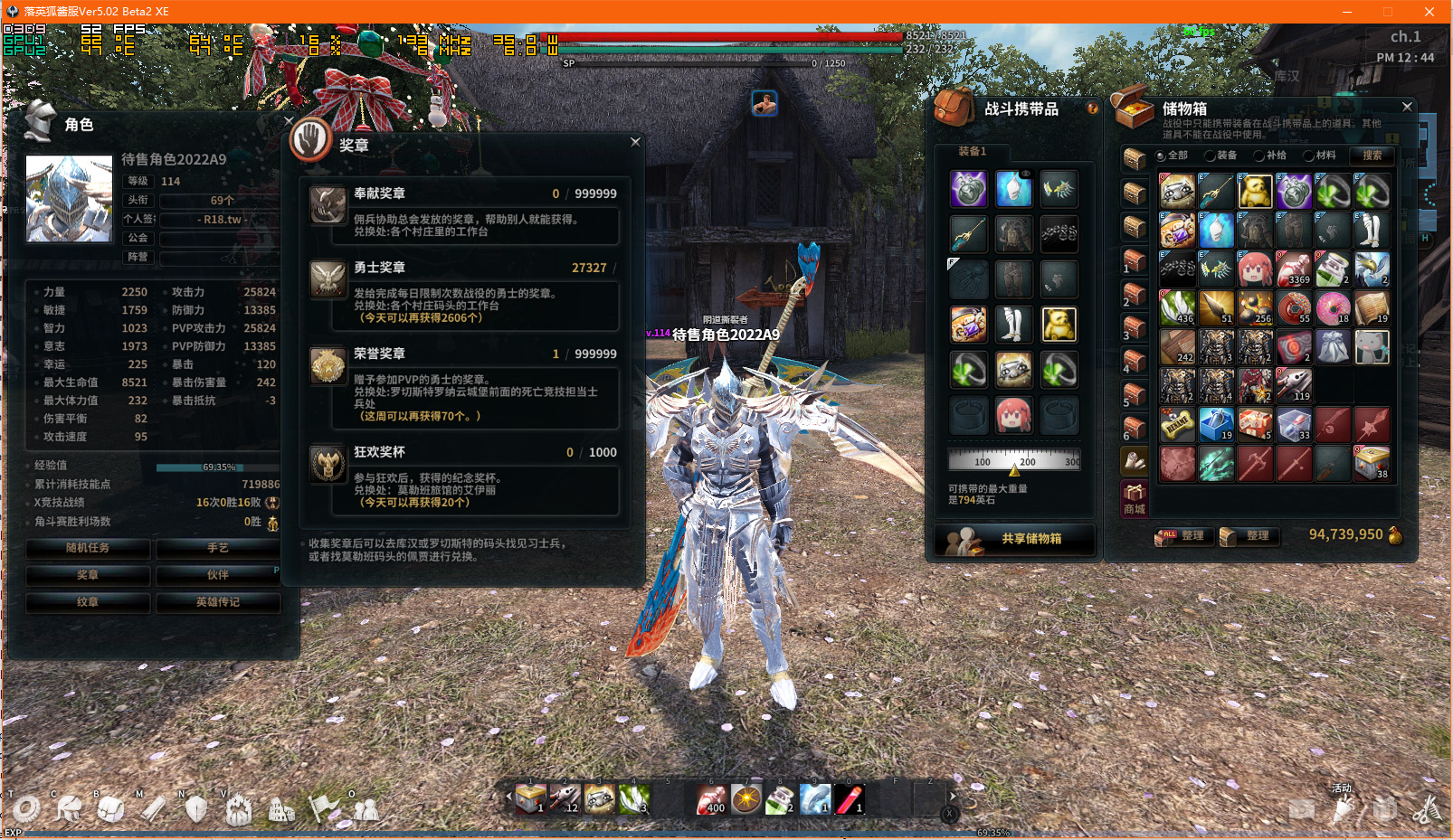Open the 伙伴 companion button
Viewport: 1453px width, 840px height.
coord(217,575)
